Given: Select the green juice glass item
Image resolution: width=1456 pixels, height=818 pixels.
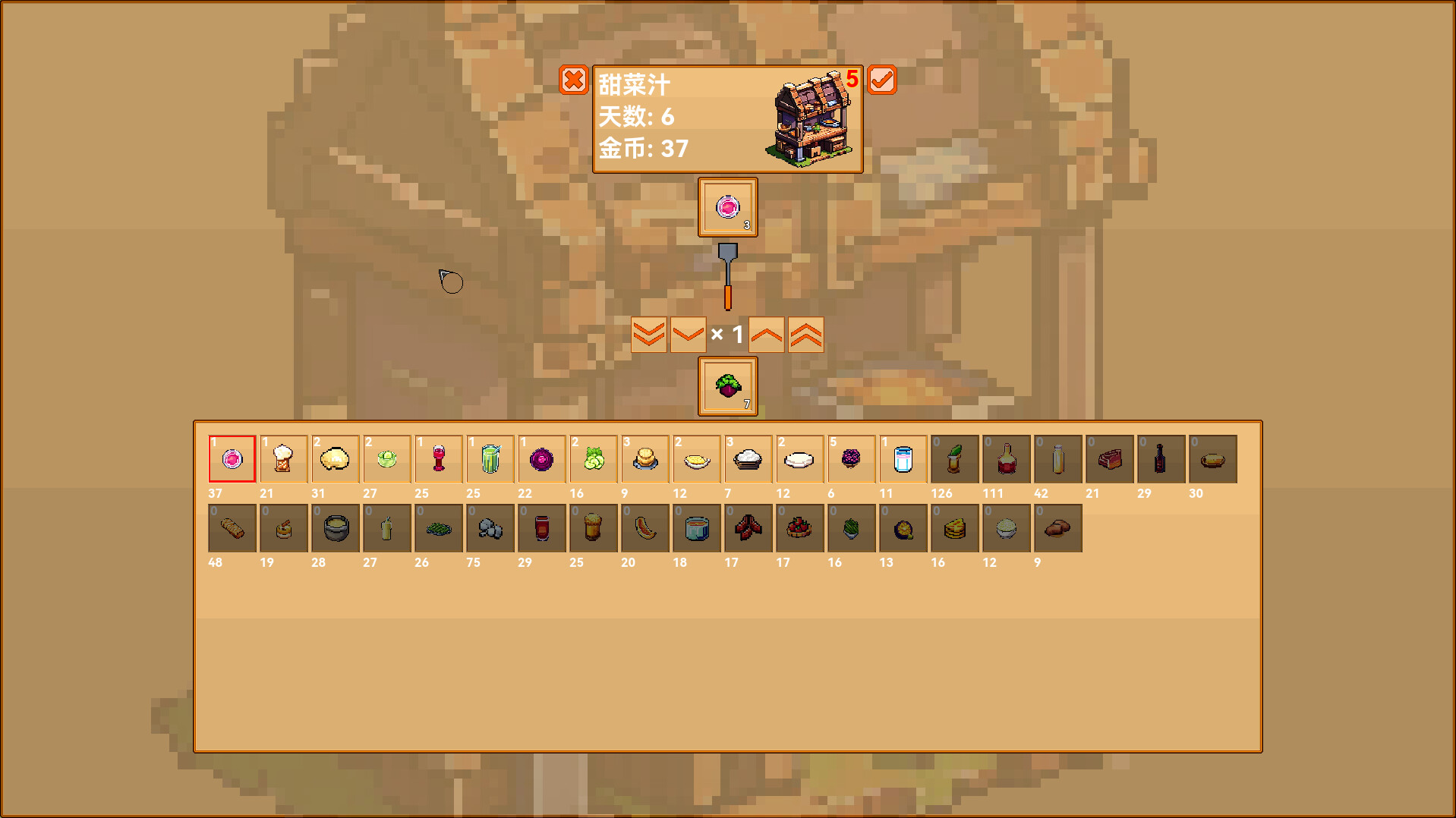Looking at the screenshot, I should 490,458.
